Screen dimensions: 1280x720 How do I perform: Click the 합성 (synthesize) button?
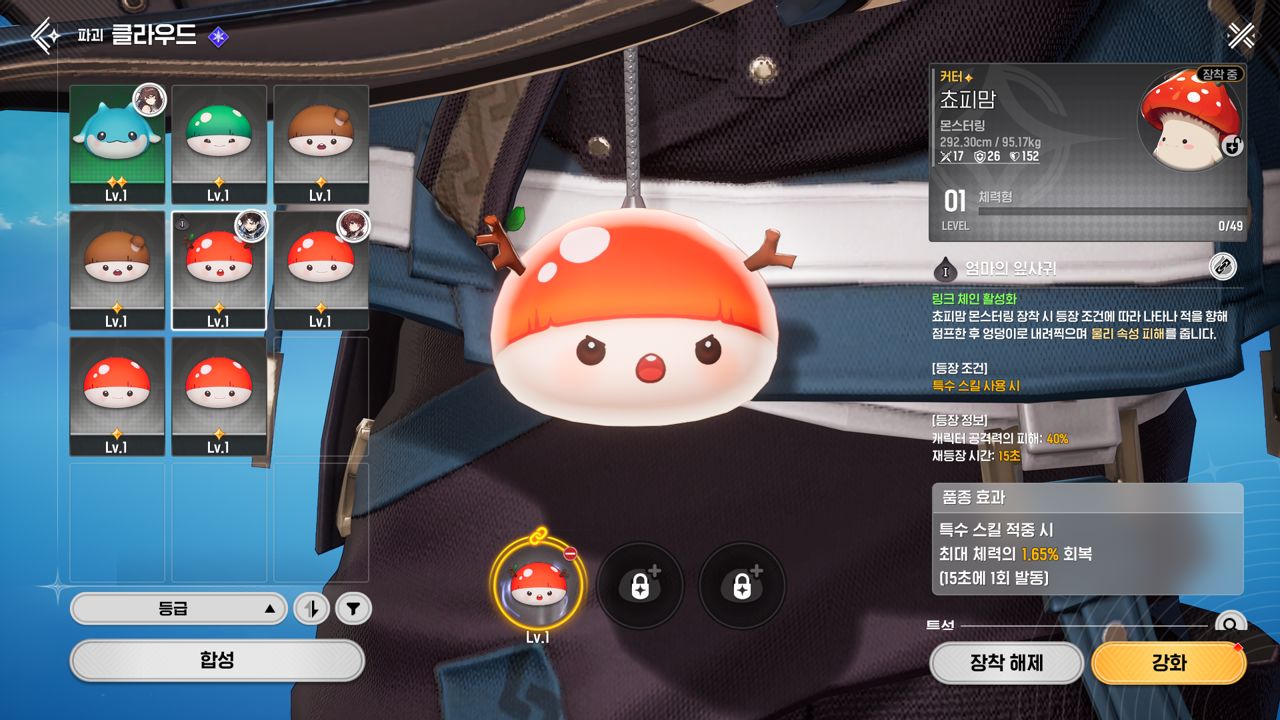217,660
